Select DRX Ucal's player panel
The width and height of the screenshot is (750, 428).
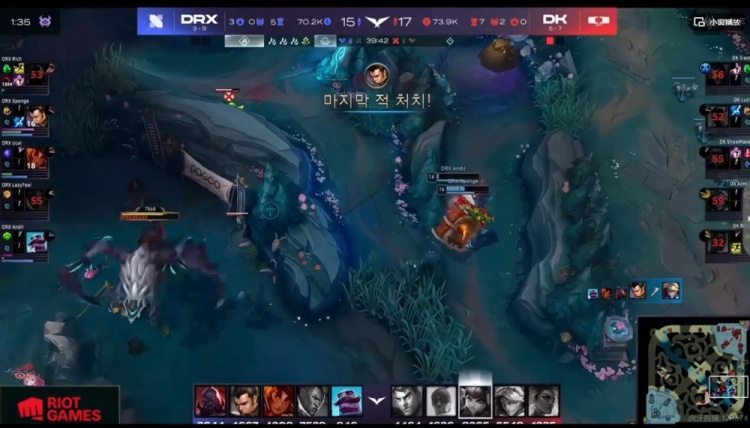point(27,157)
